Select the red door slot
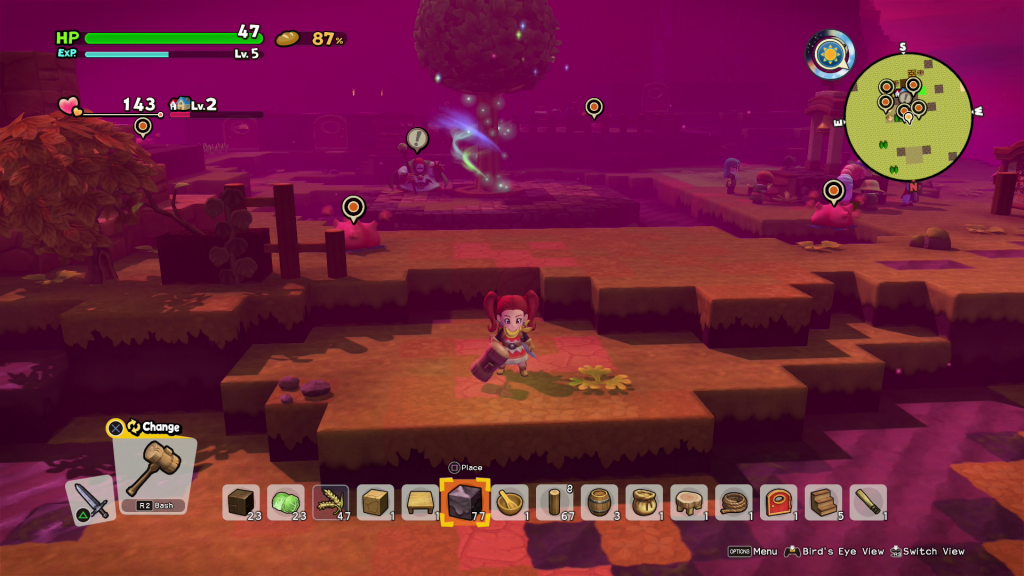The image size is (1024, 576). (779, 502)
